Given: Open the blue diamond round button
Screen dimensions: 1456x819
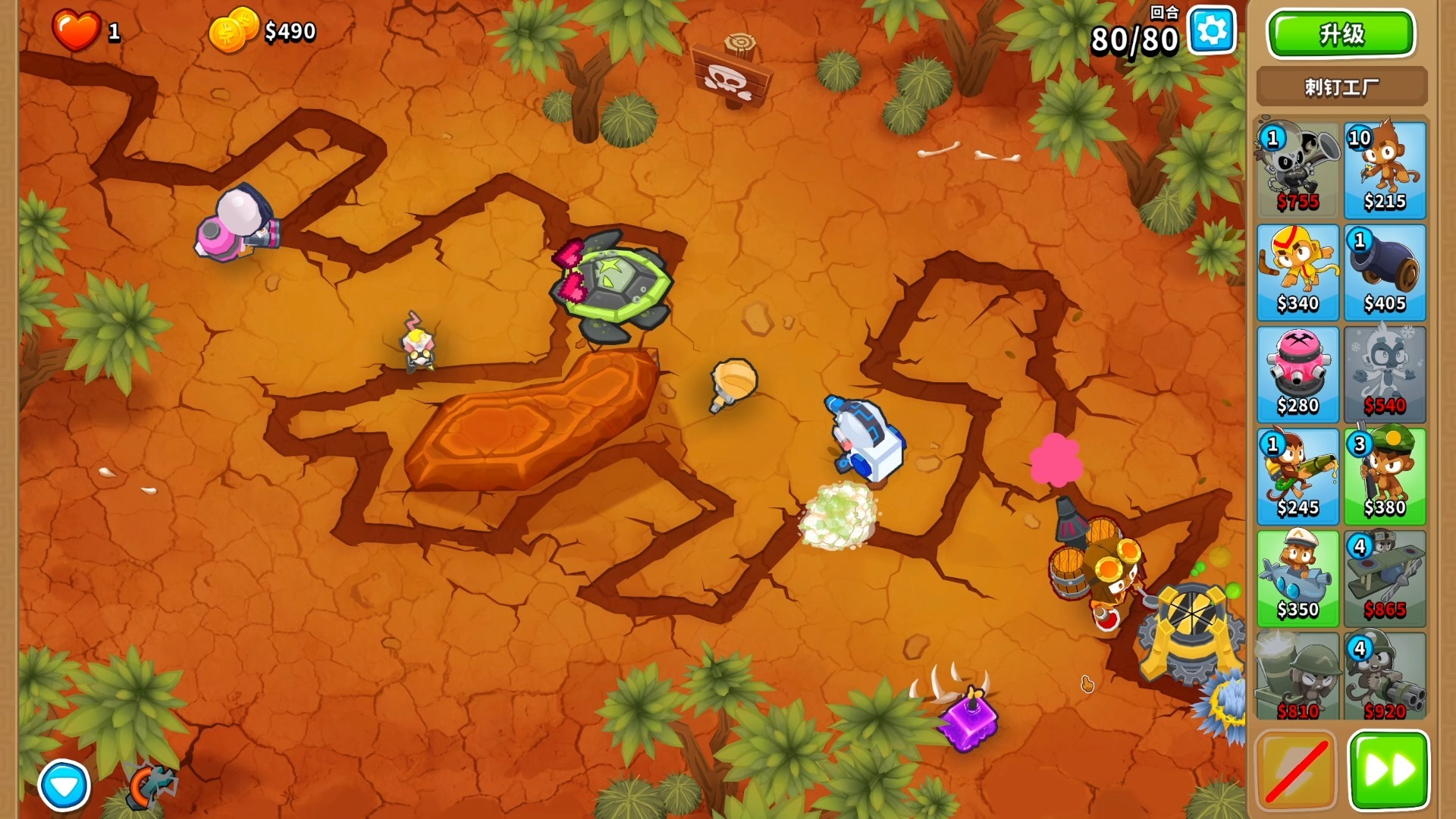Looking at the screenshot, I should point(64,786).
